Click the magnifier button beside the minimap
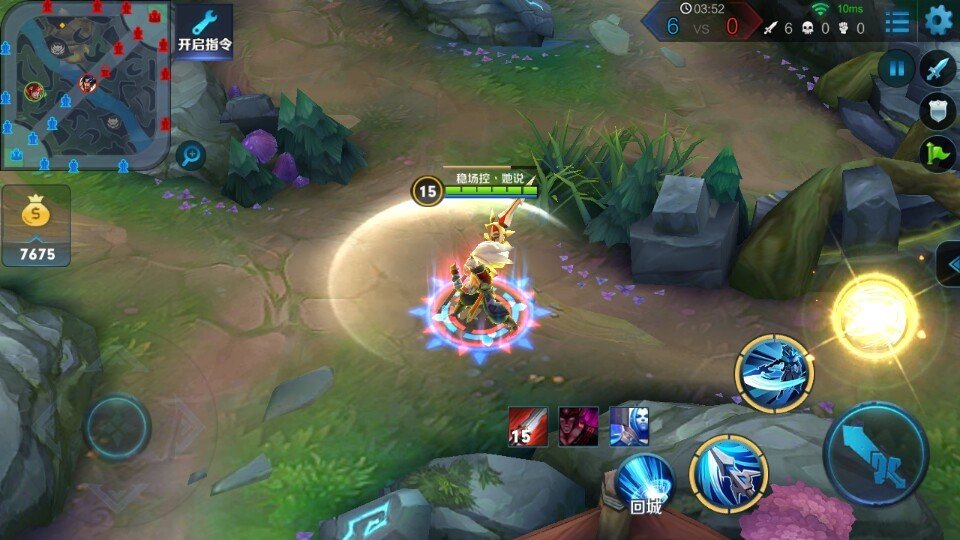Image resolution: width=960 pixels, height=540 pixels. coord(190,154)
